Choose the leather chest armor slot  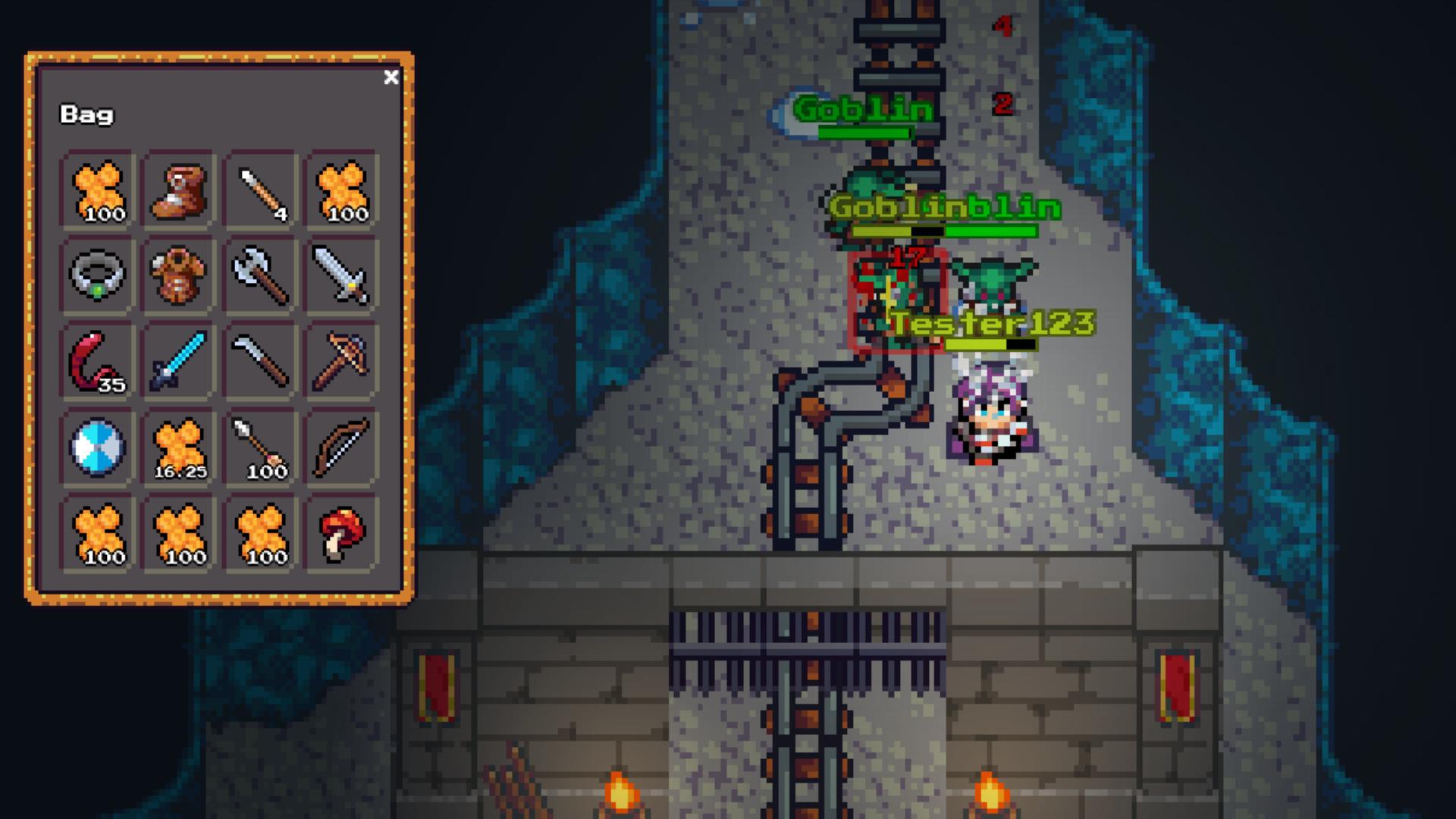pos(179,275)
